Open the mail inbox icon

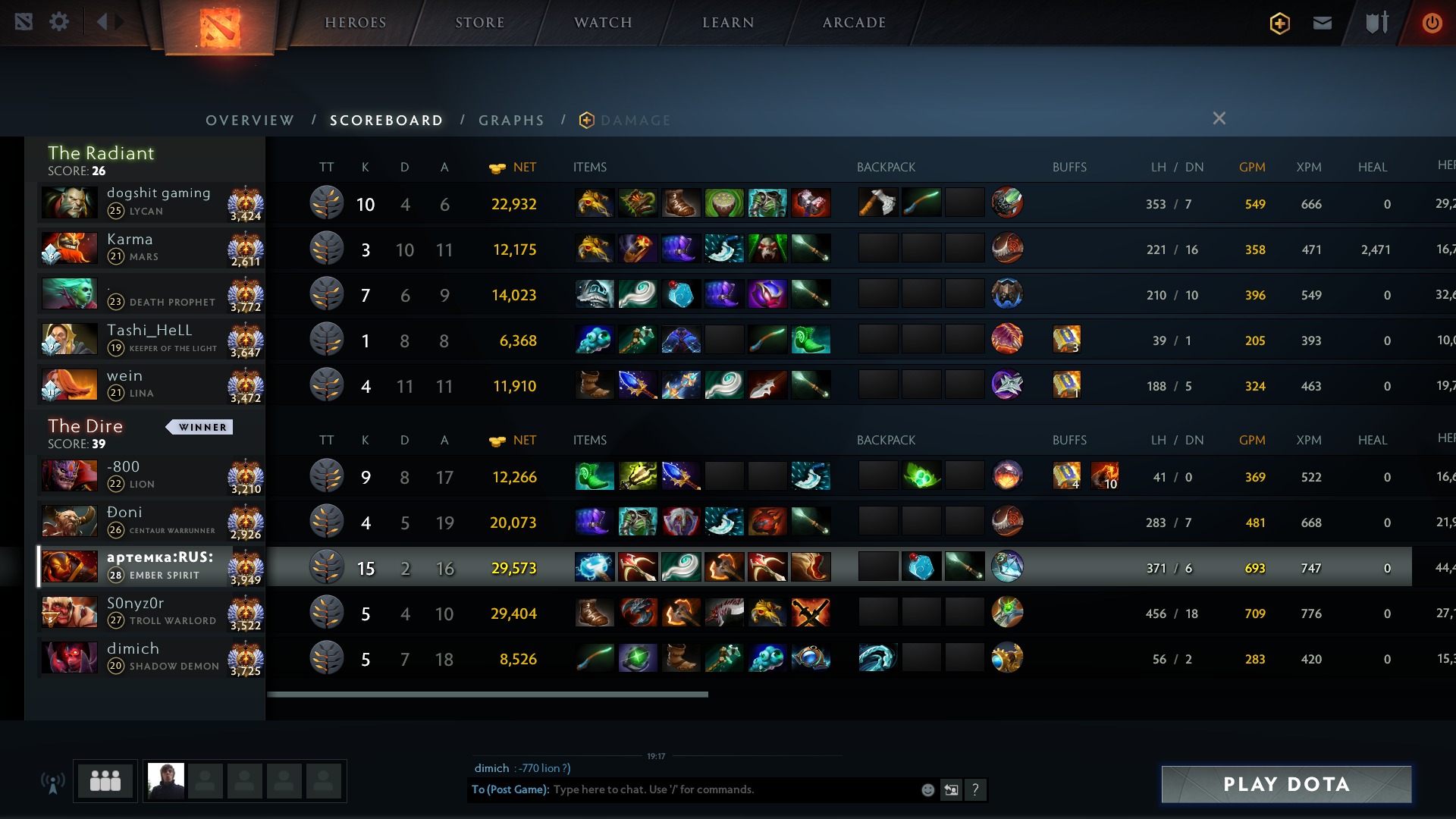pos(1323,23)
